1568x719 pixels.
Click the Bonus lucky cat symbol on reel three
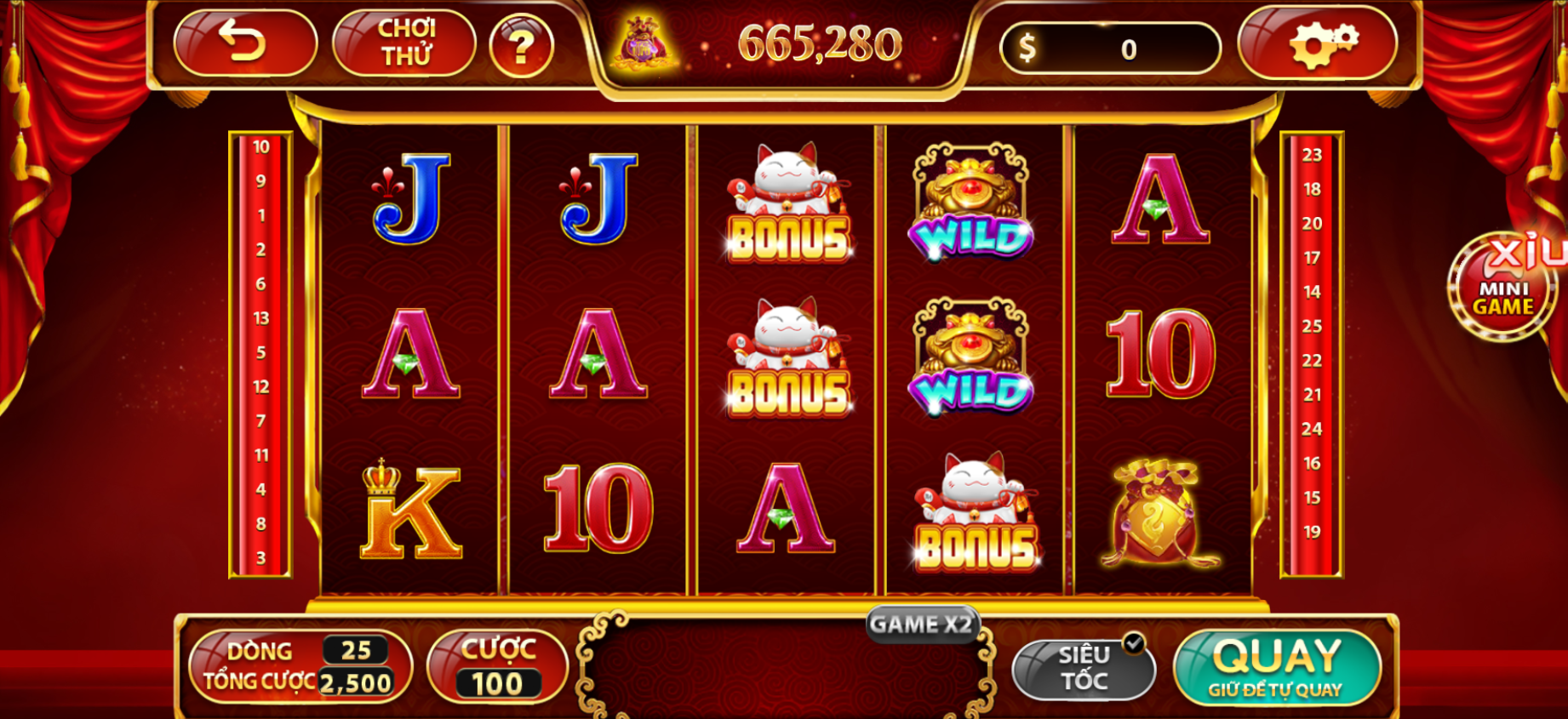click(787, 204)
